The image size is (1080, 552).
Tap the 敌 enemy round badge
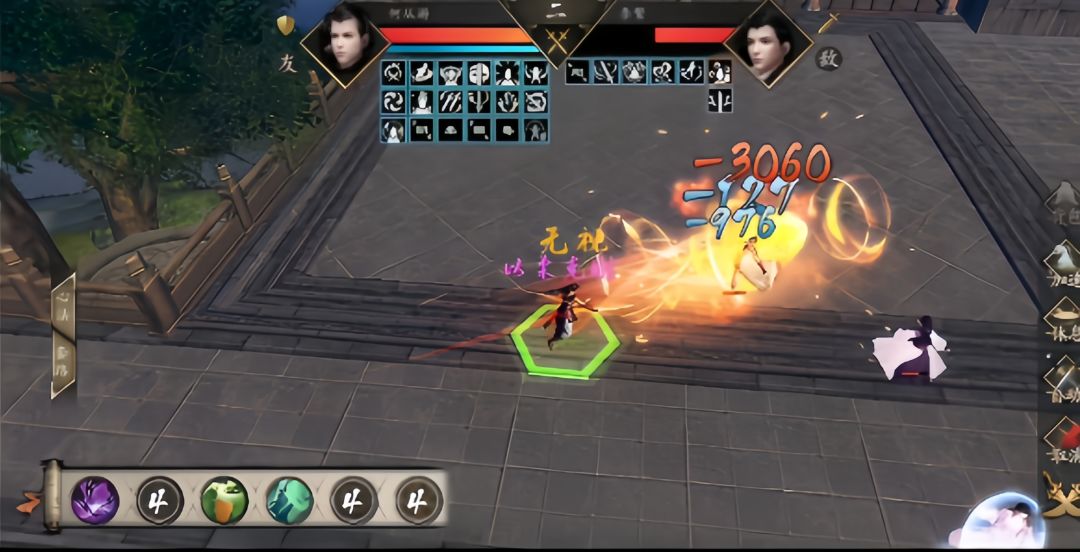click(828, 58)
